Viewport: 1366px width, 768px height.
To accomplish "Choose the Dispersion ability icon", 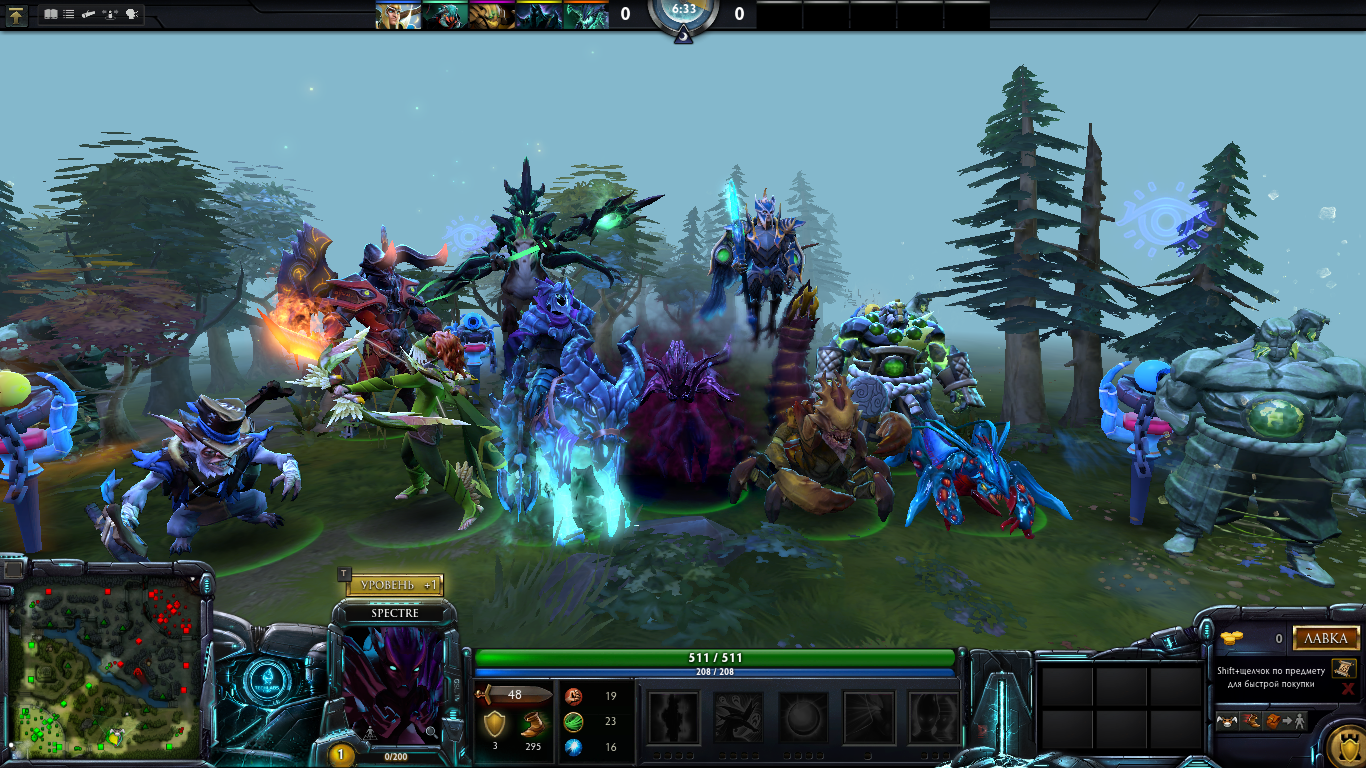I will point(803,717).
